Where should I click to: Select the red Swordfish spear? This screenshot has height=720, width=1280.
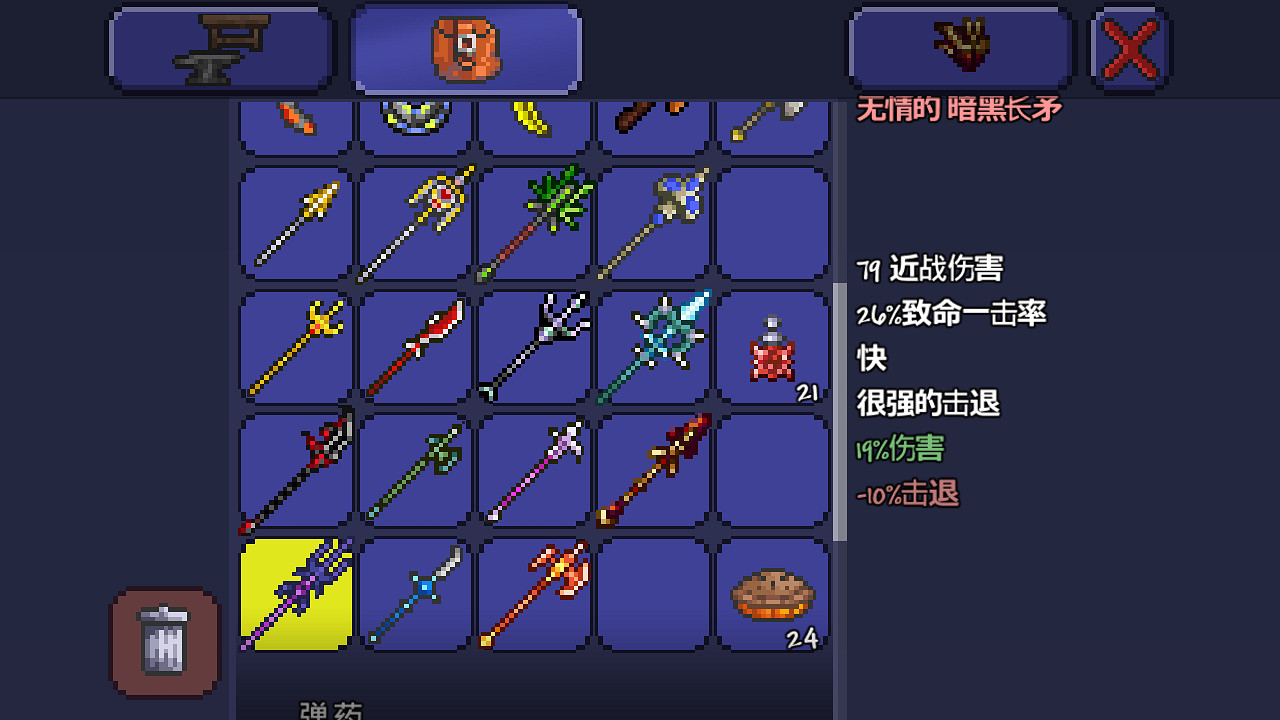click(415, 345)
